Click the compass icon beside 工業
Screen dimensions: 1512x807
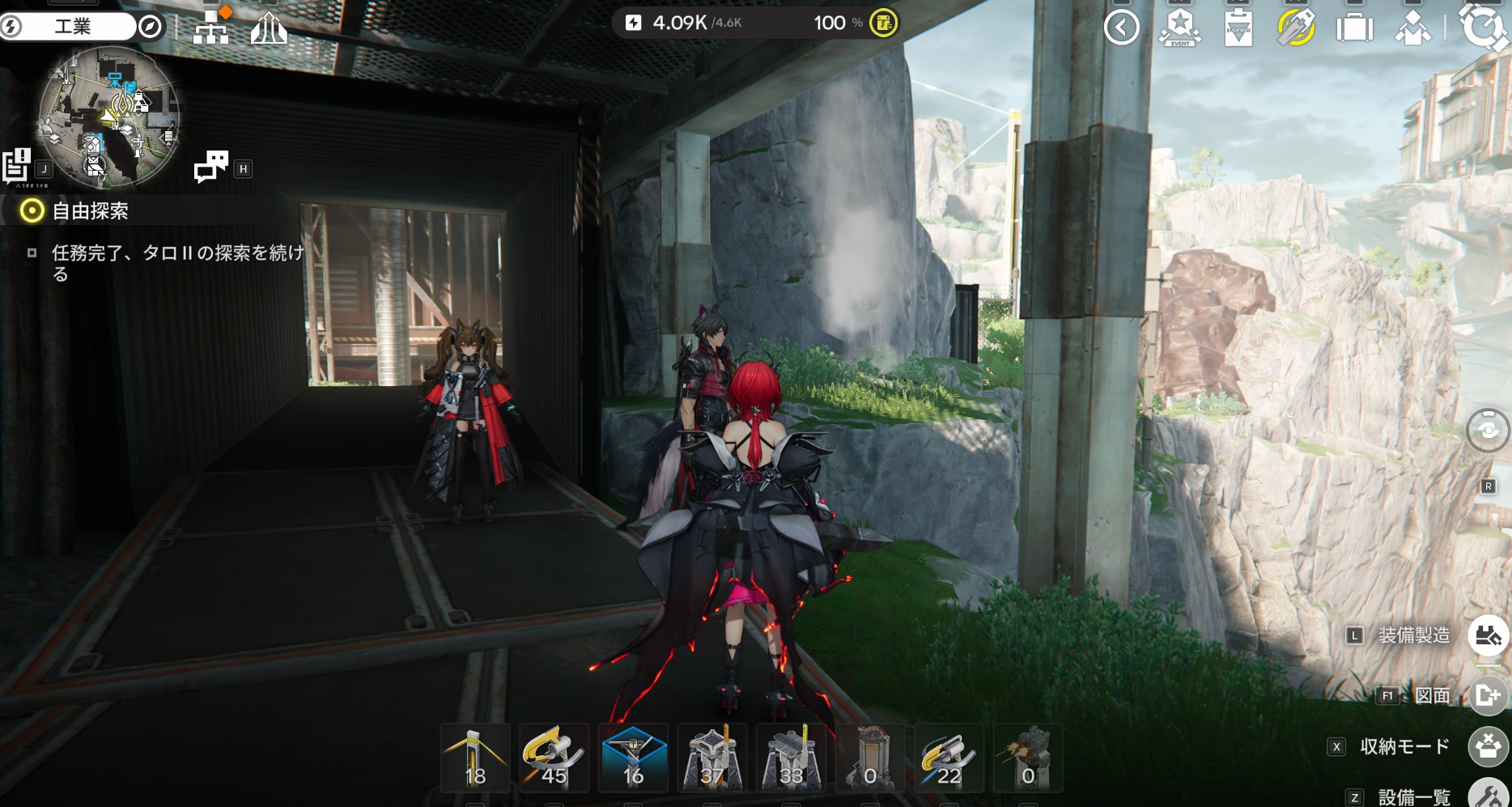coord(150,27)
